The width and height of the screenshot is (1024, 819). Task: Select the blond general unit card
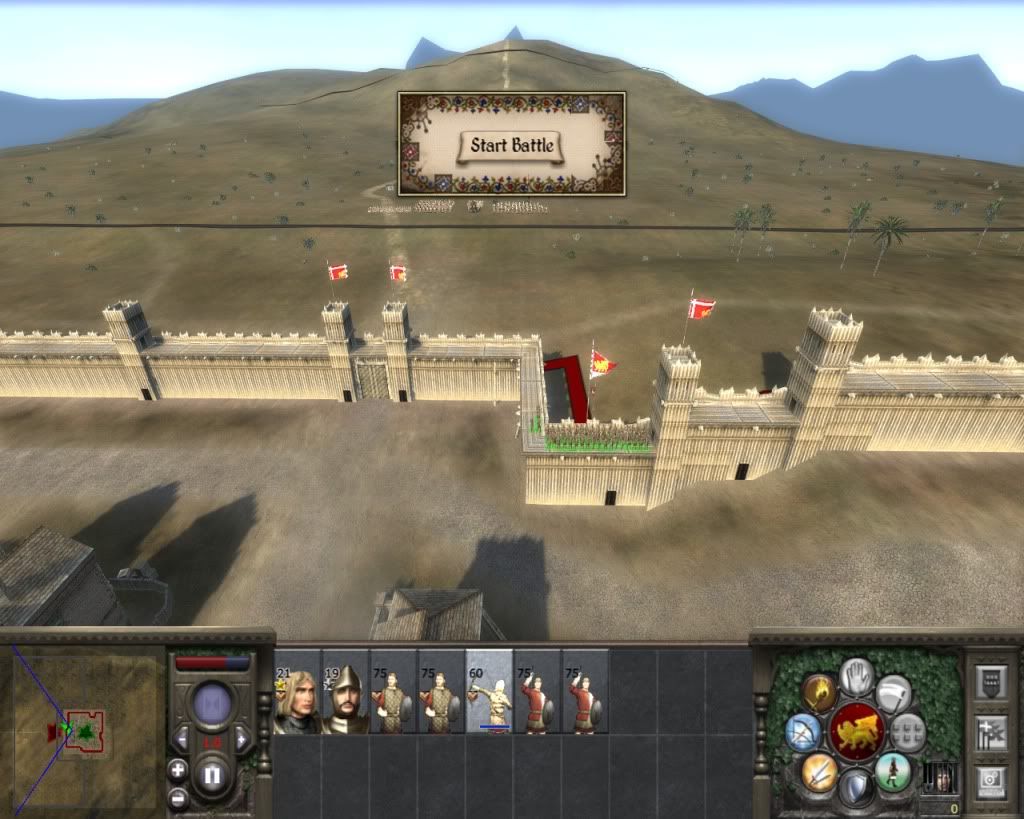point(296,692)
